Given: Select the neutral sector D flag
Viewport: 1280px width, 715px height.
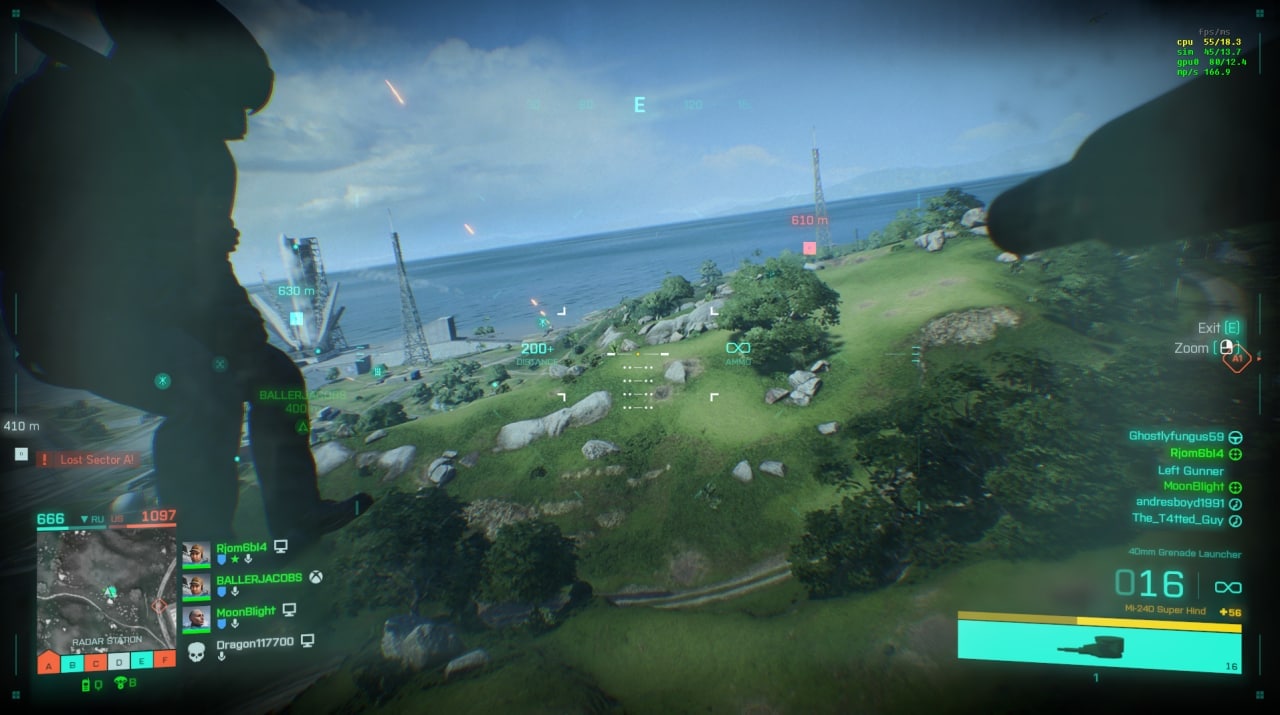Looking at the screenshot, I should (x=119, y=662).
